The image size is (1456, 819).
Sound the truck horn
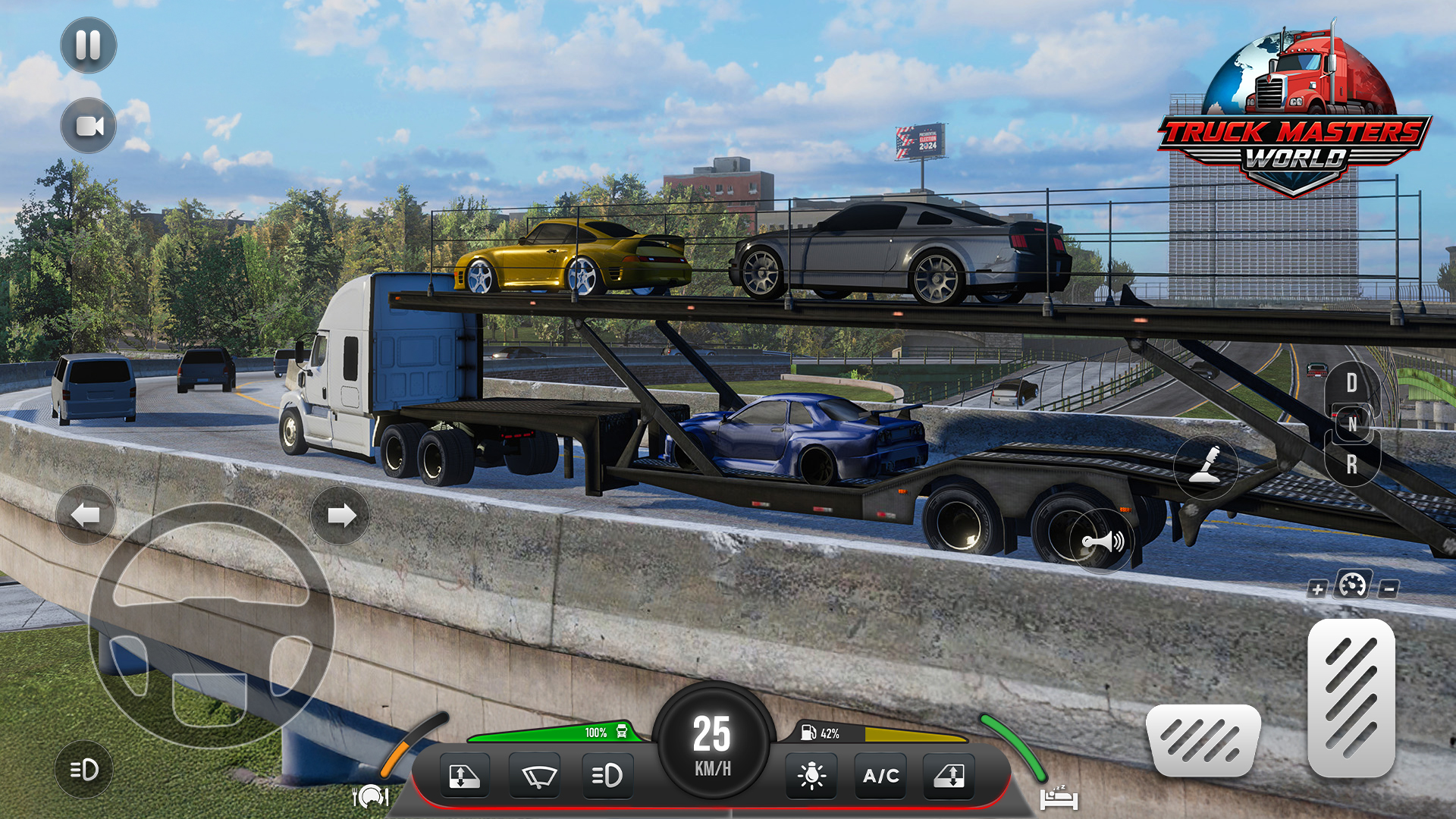(x=1102, y=541)
